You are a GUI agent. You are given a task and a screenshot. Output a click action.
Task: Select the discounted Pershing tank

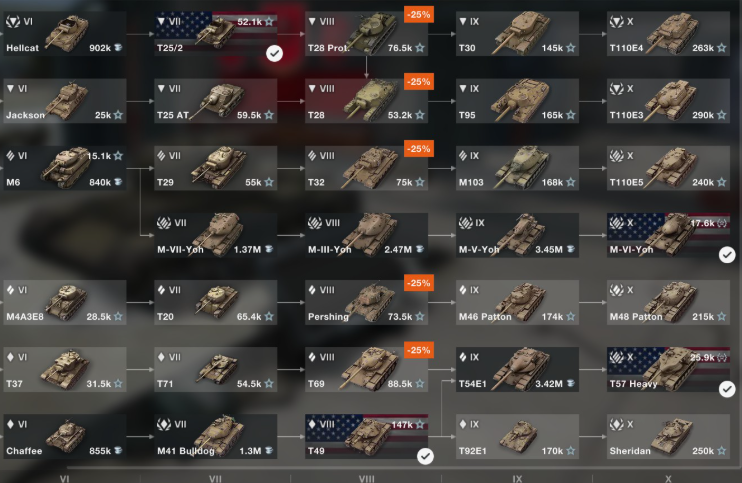pyautogui.click(x=366, y=302)
